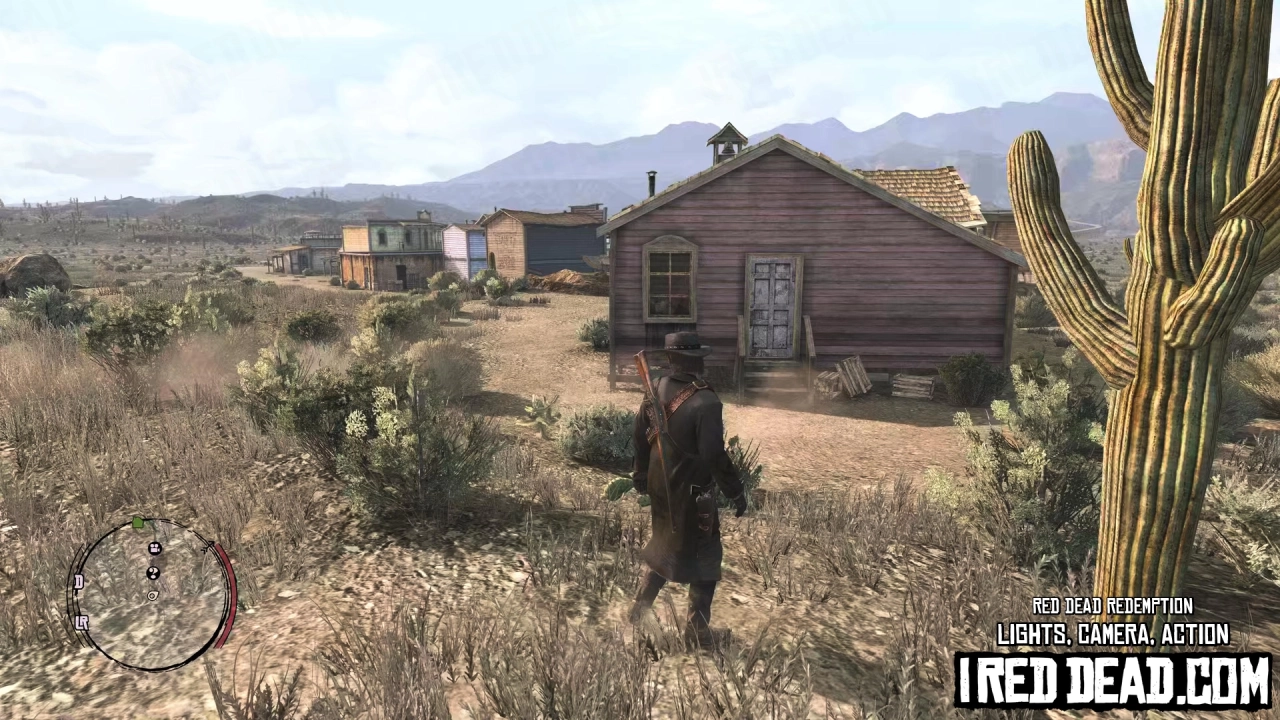
Task: Select the D marker on the minimap ring
Action: (79, 581)
